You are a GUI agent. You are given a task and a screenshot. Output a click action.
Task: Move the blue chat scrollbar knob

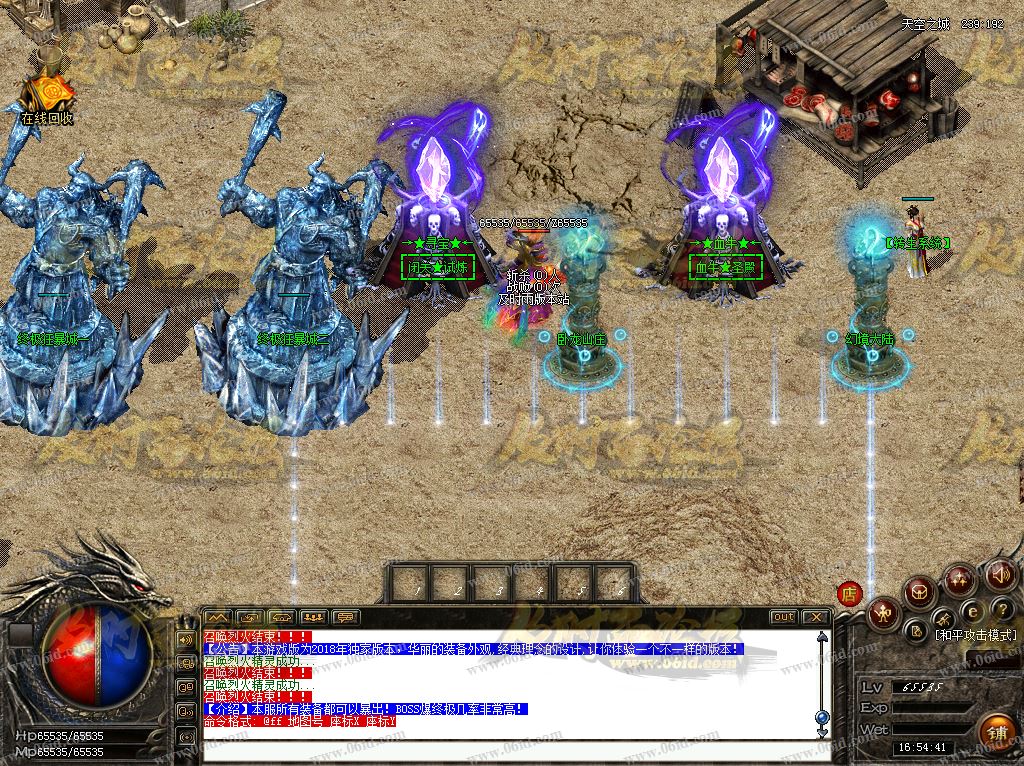point(822,717)
